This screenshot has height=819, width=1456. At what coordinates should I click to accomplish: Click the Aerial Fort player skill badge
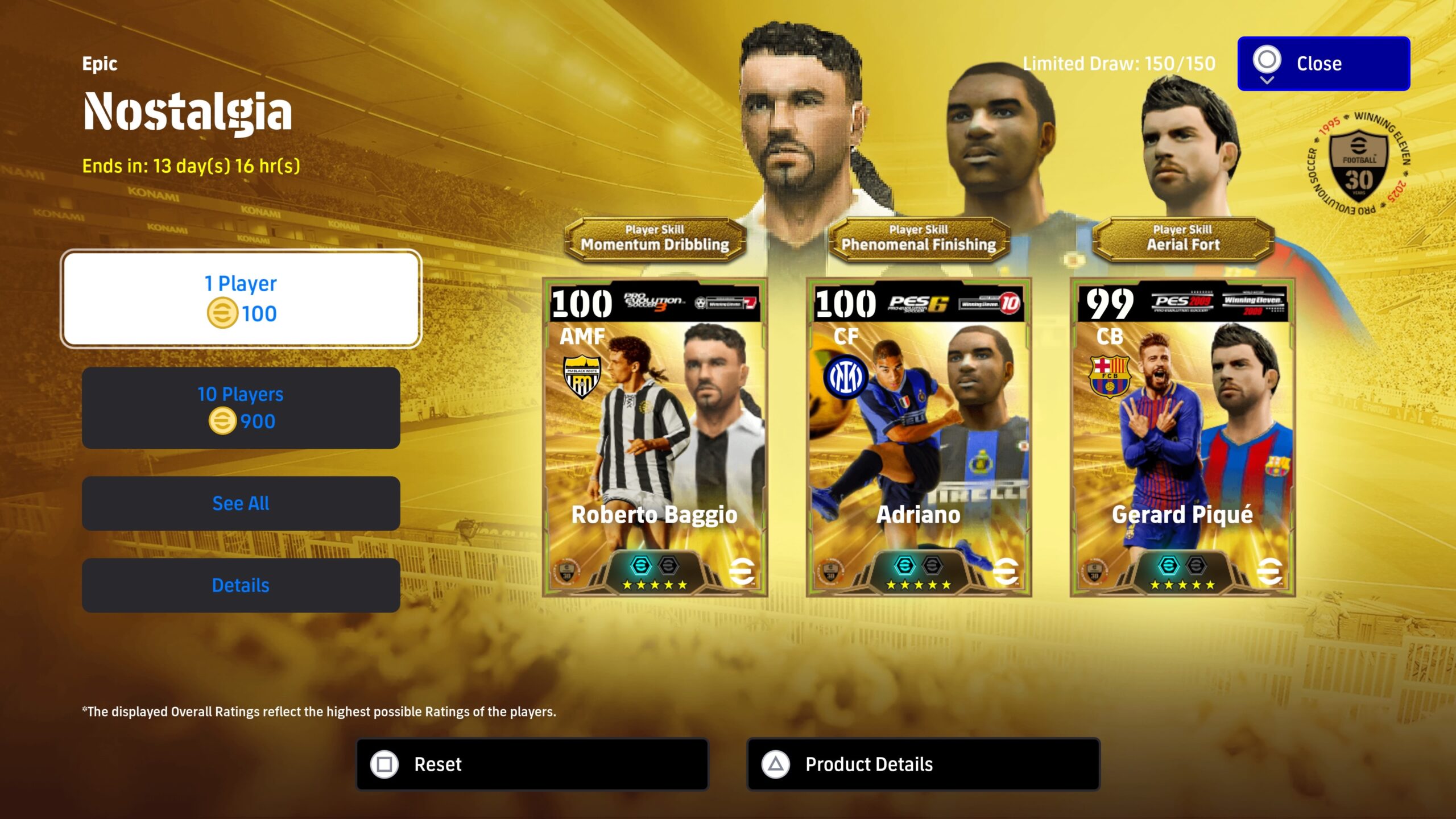pos(1183,239)
